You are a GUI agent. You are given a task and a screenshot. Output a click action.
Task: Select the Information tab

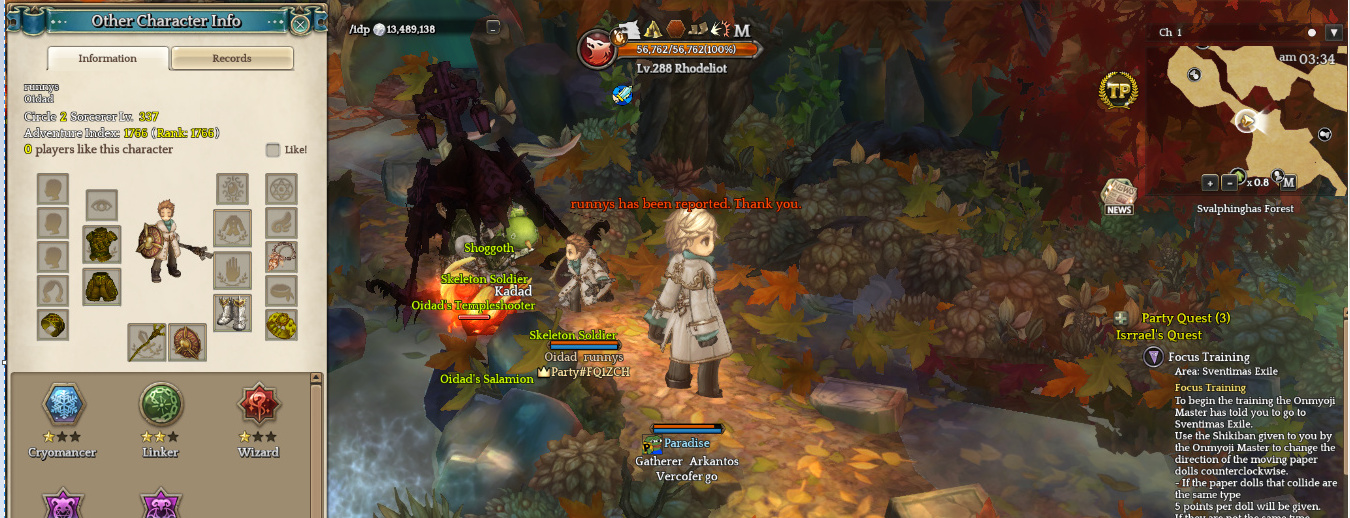coord(108,59)
